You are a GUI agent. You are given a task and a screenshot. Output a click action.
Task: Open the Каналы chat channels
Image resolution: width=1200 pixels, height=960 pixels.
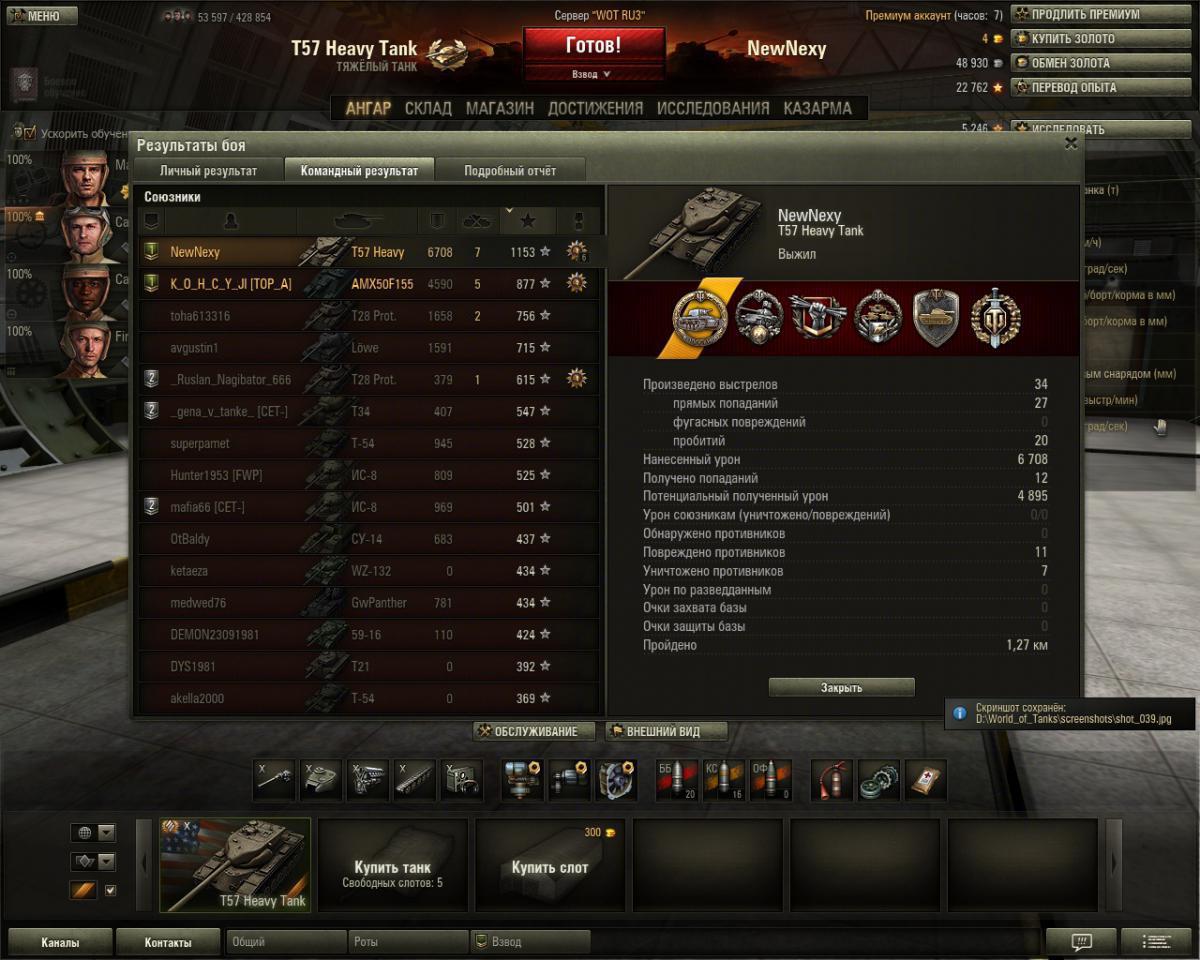pos(60,942)
